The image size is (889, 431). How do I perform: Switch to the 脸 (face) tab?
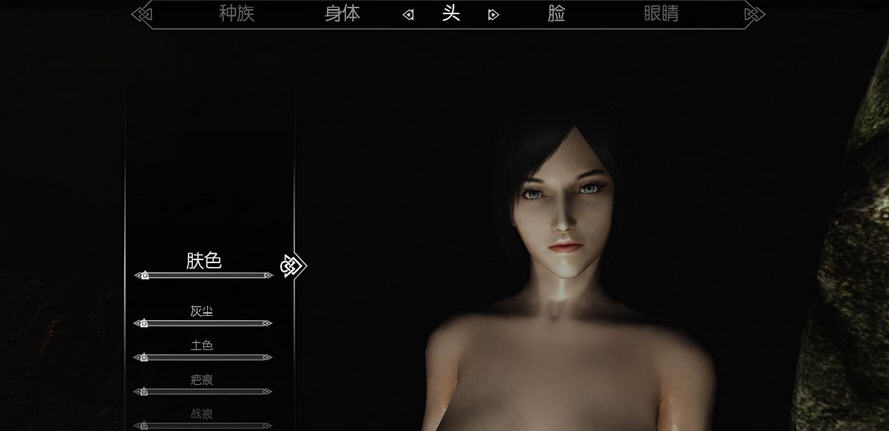coord(557,14)
